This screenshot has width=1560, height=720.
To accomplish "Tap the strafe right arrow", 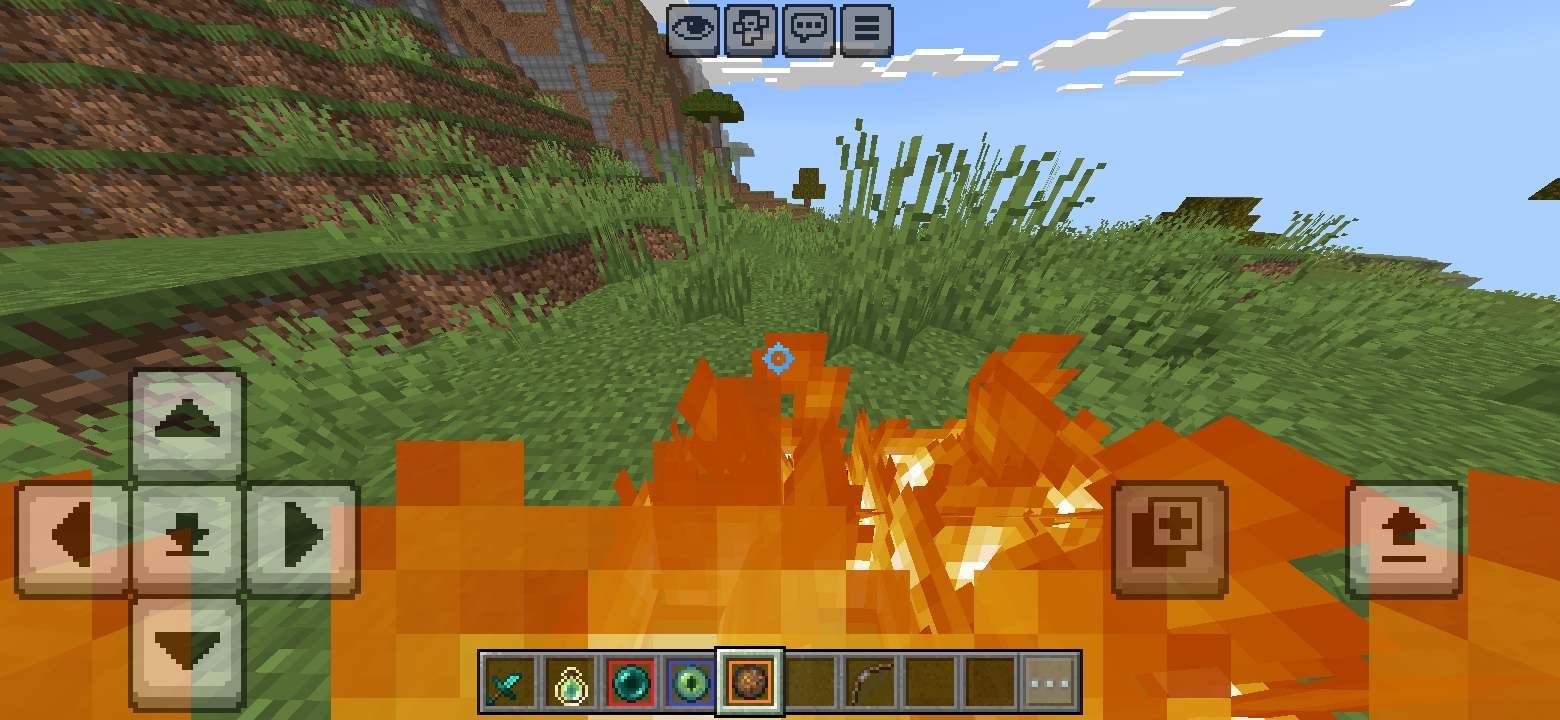I will pyautogui.click(x=302, y=540).
